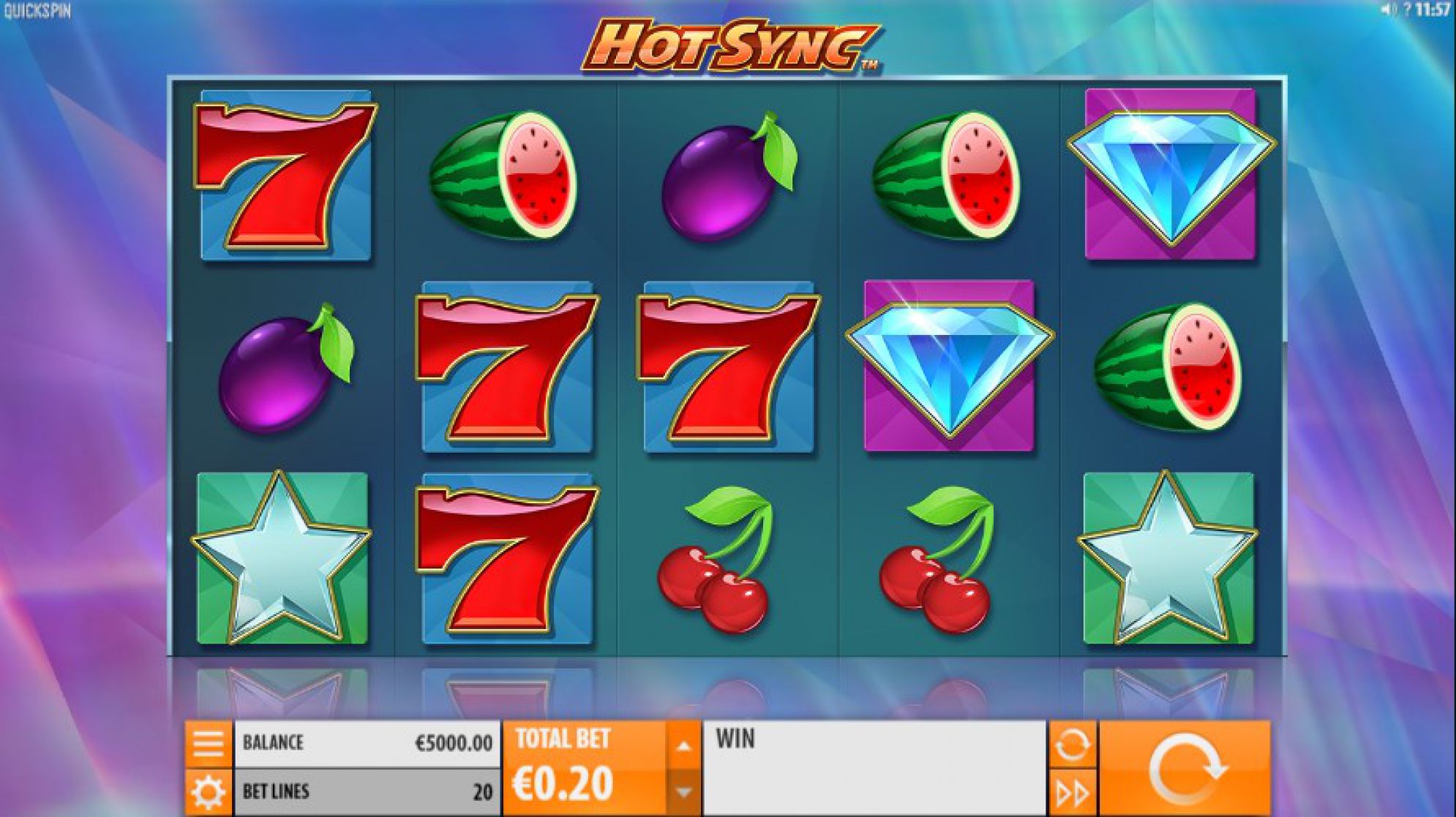
Task: Toggle fast play with the double-arrow button
Action: (x=1072, y=793)
